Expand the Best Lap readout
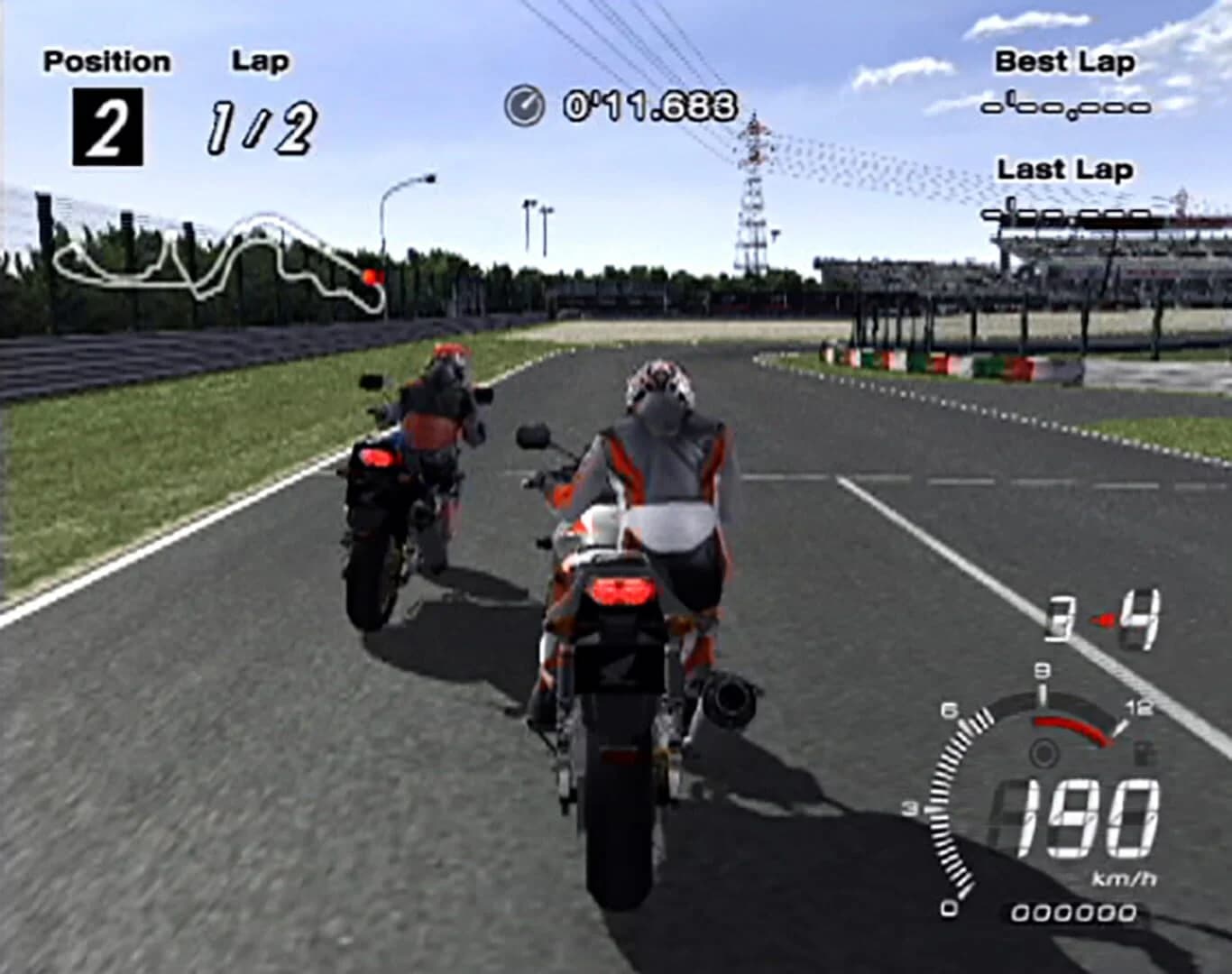The height and width of the screenshot is (974, 1232). pyautogui.click(x=1067, y=106)
